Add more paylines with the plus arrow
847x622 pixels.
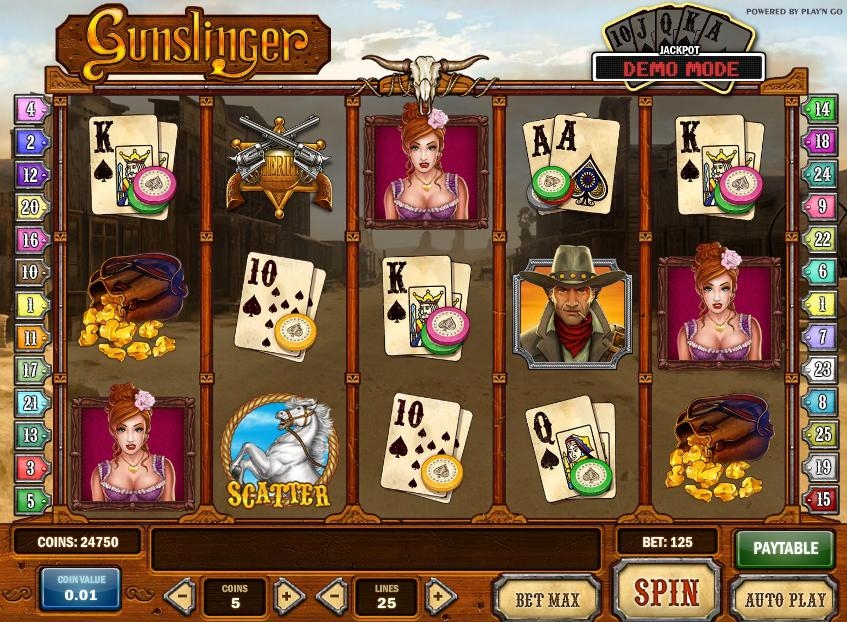(440, 597)
